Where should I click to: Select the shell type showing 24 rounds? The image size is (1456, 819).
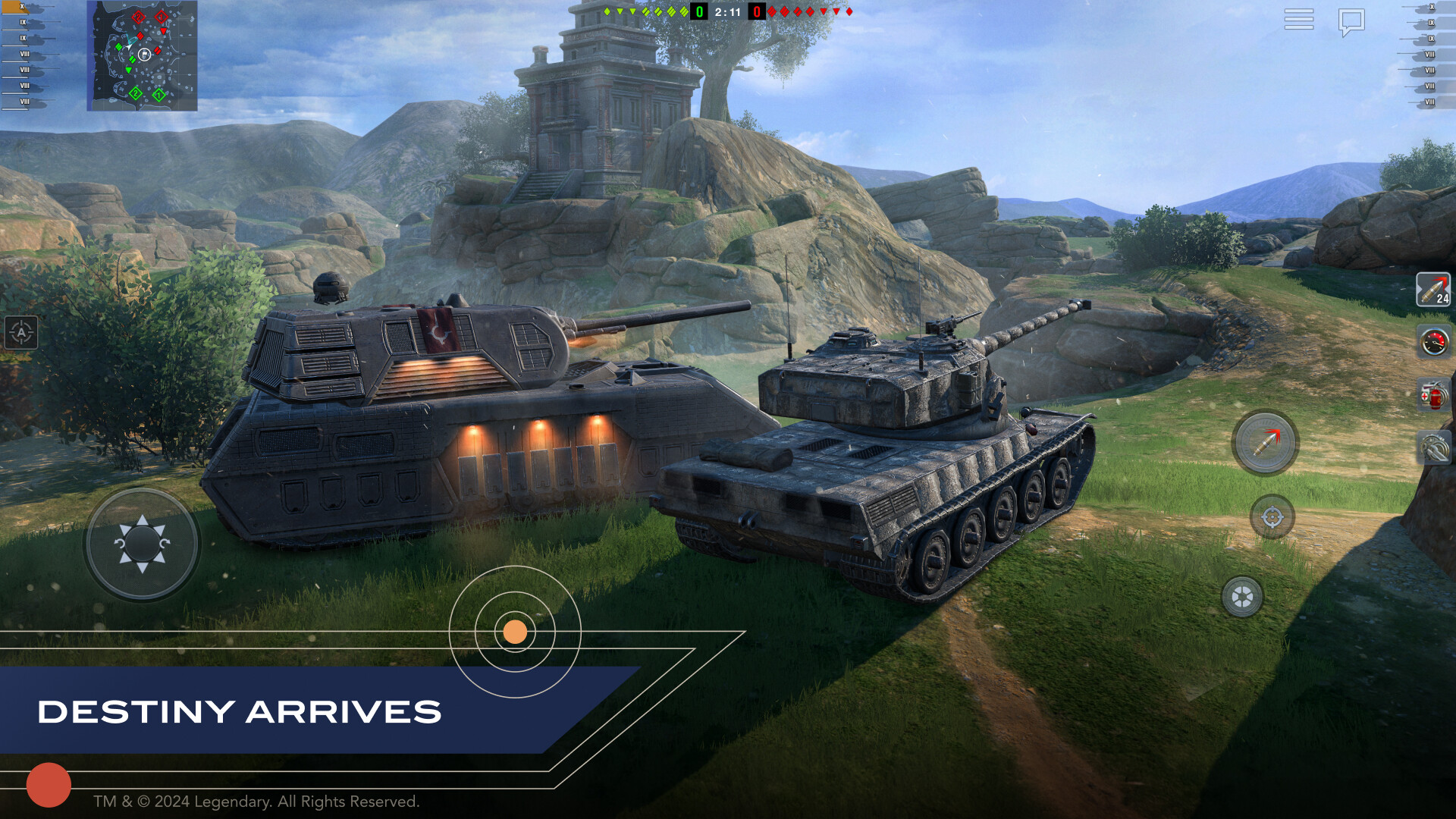click(1433, 290)
